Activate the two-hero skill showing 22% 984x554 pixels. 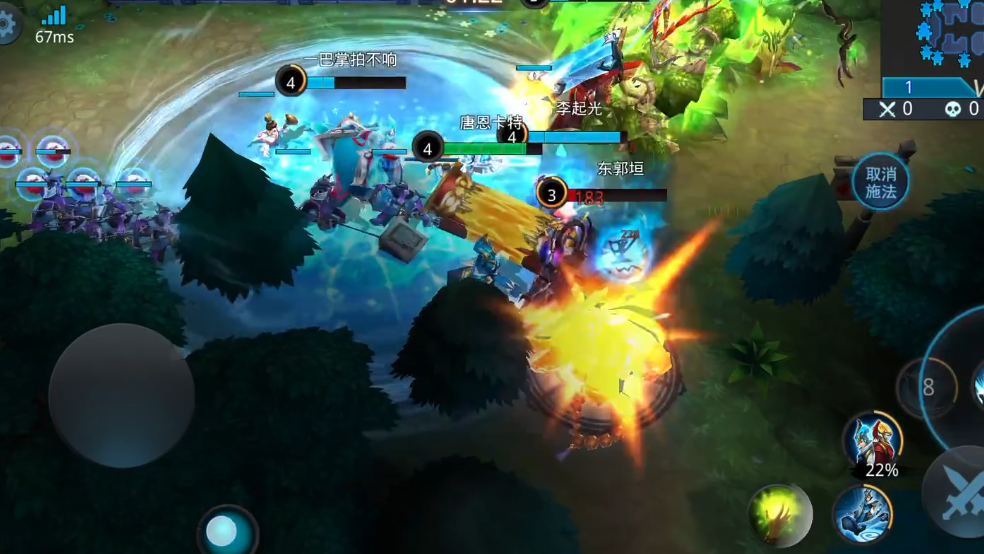(872, 440)
